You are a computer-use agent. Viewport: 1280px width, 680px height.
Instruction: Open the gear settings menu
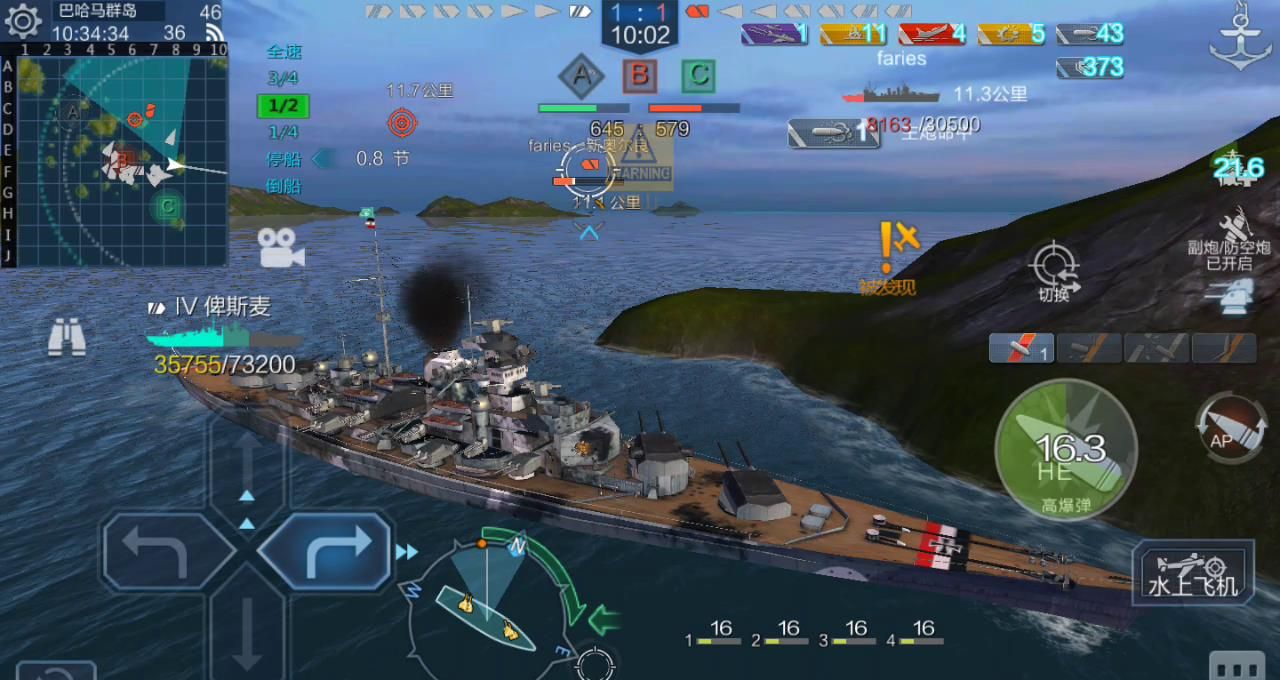pyautogui.click(x=22, y=20)
